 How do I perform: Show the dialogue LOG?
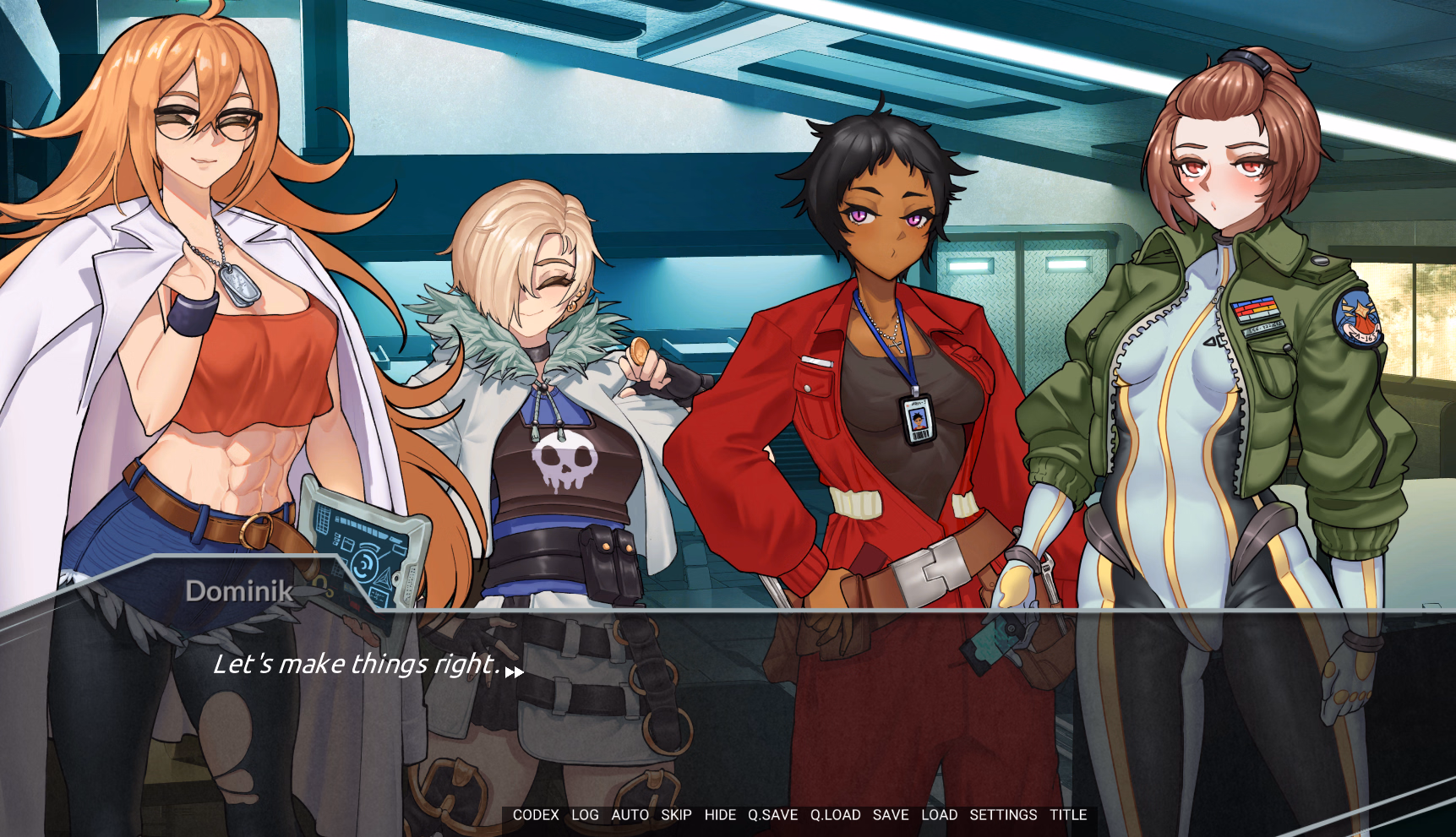(585, 815)
